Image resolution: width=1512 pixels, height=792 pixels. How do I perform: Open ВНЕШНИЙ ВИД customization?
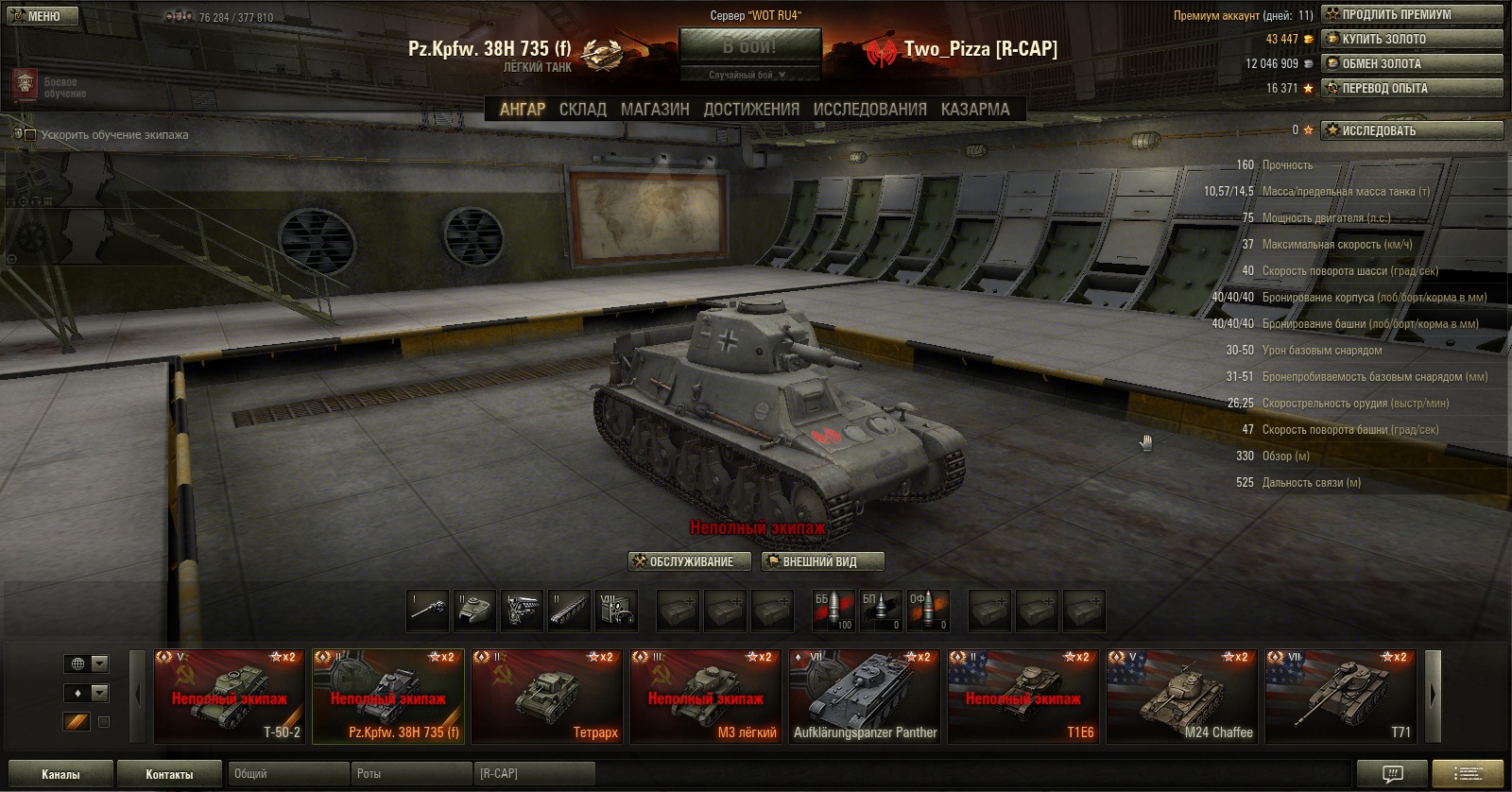point(822,561)
